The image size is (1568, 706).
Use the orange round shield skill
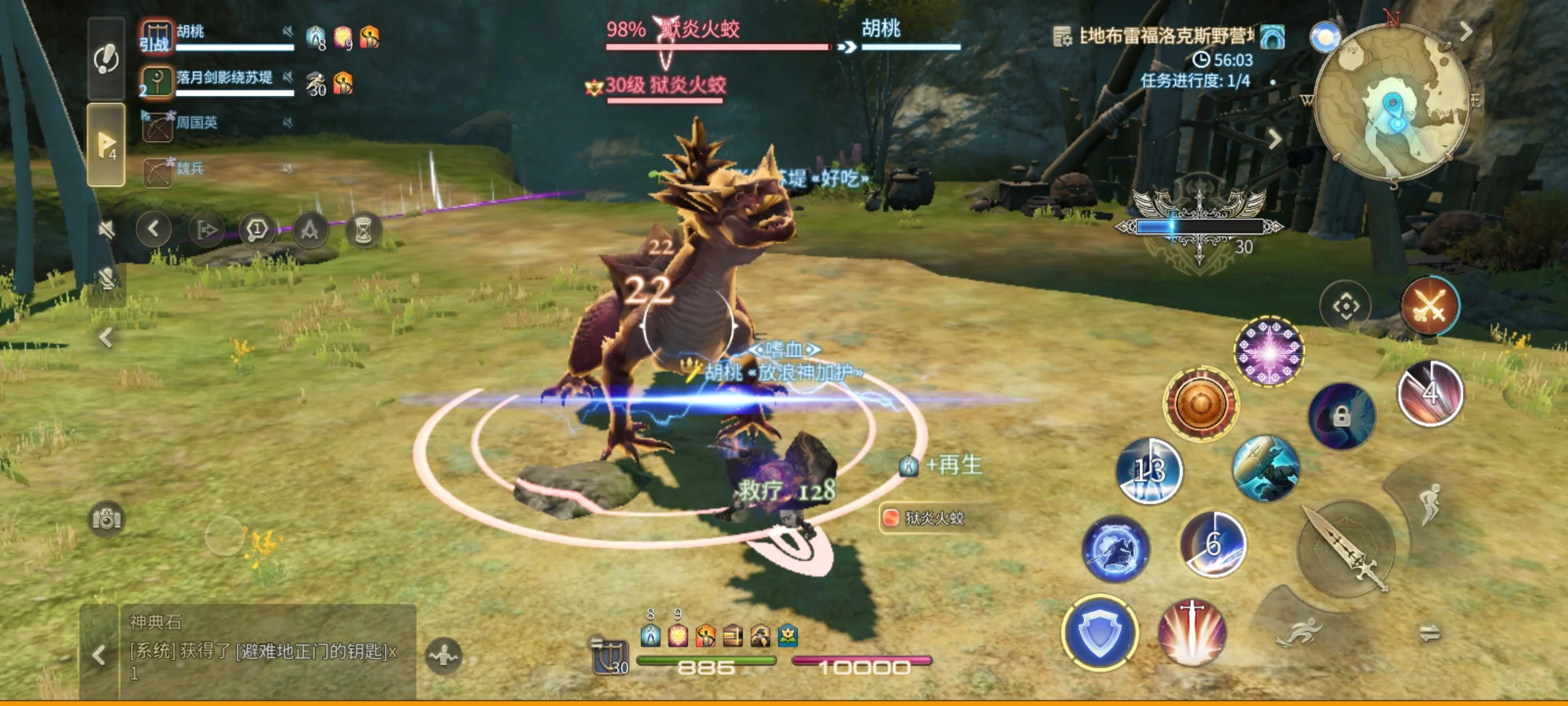click(x=1200, y=403)
